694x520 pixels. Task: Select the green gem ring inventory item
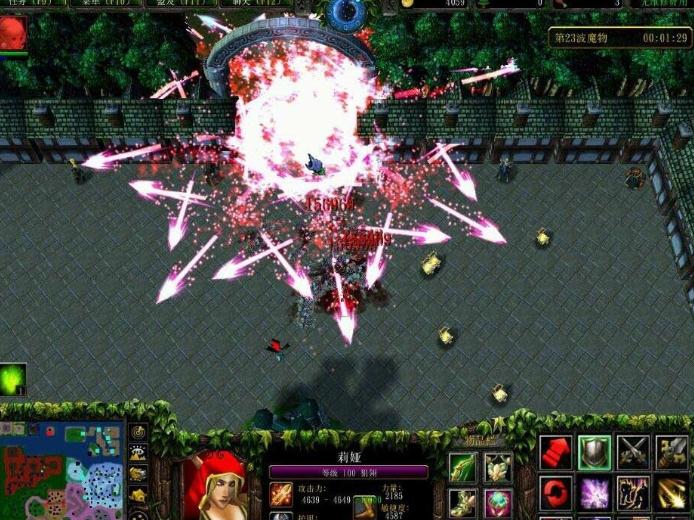pyautogui.click(x=498, y=502)
